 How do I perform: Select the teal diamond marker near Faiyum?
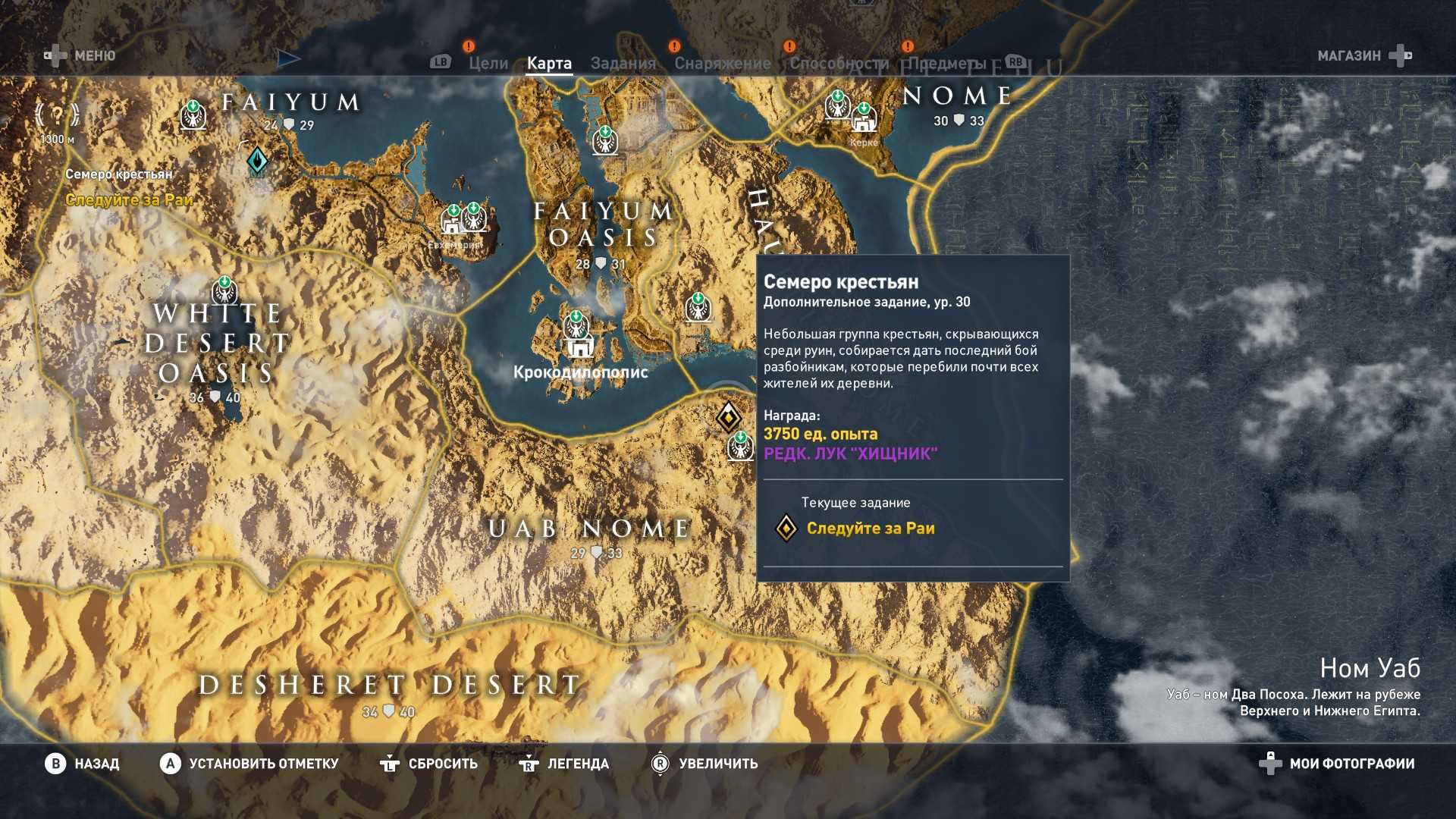tap(257, 160)
